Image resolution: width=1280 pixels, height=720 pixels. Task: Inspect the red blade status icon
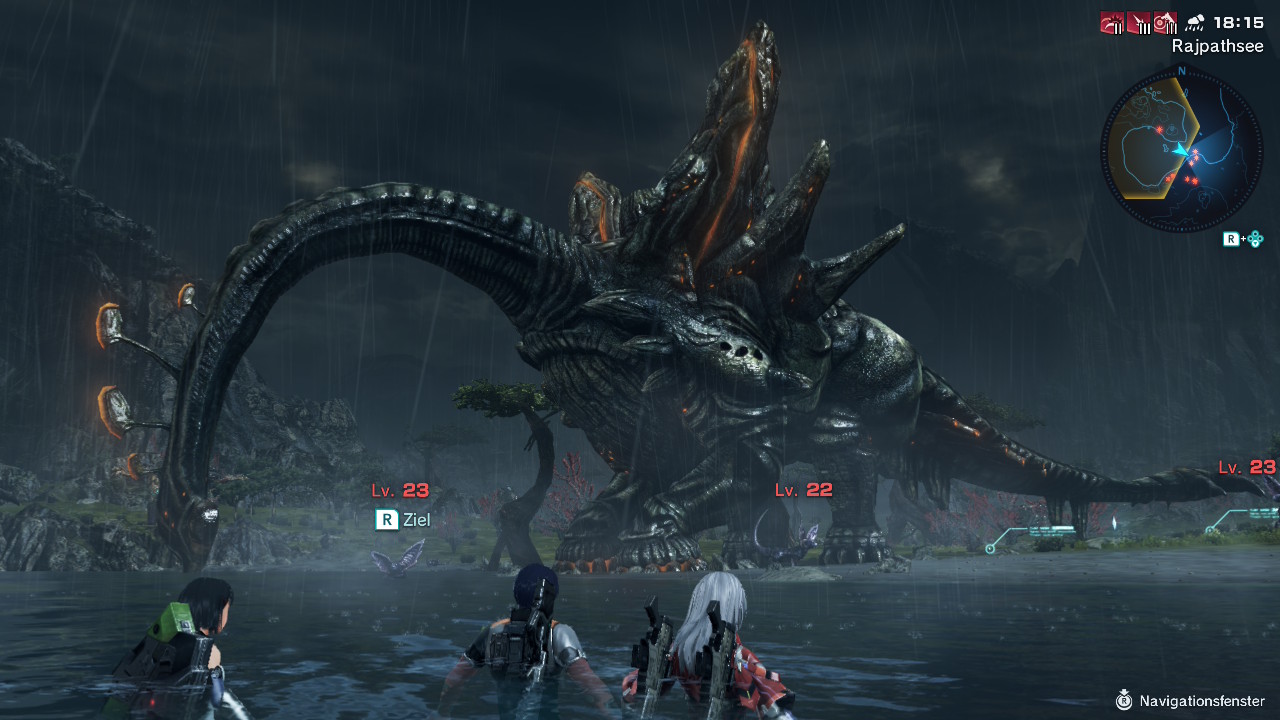coord(1139,22)
